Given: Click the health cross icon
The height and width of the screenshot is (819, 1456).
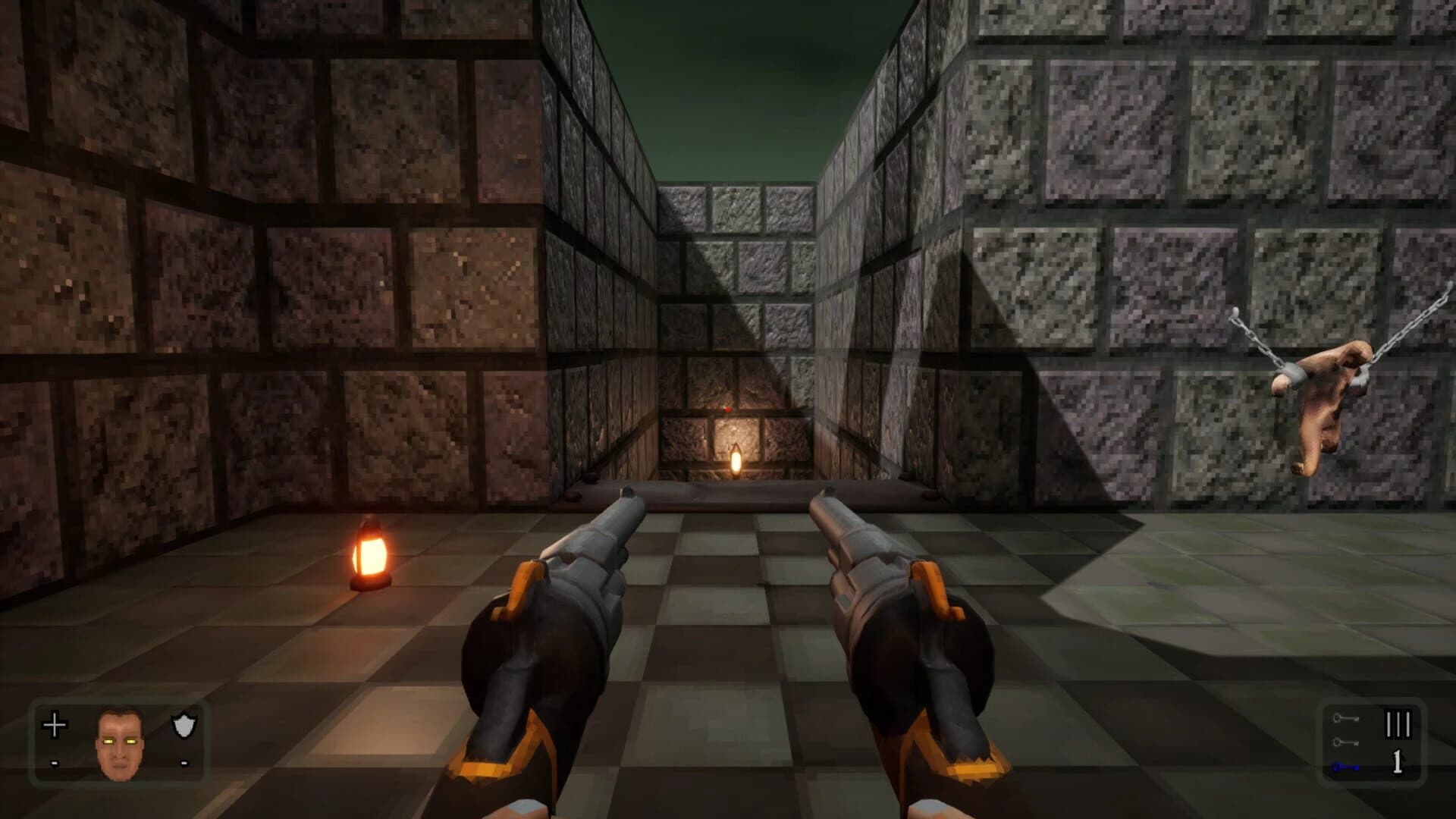Looking at the screenshot, I should (55, 725).
